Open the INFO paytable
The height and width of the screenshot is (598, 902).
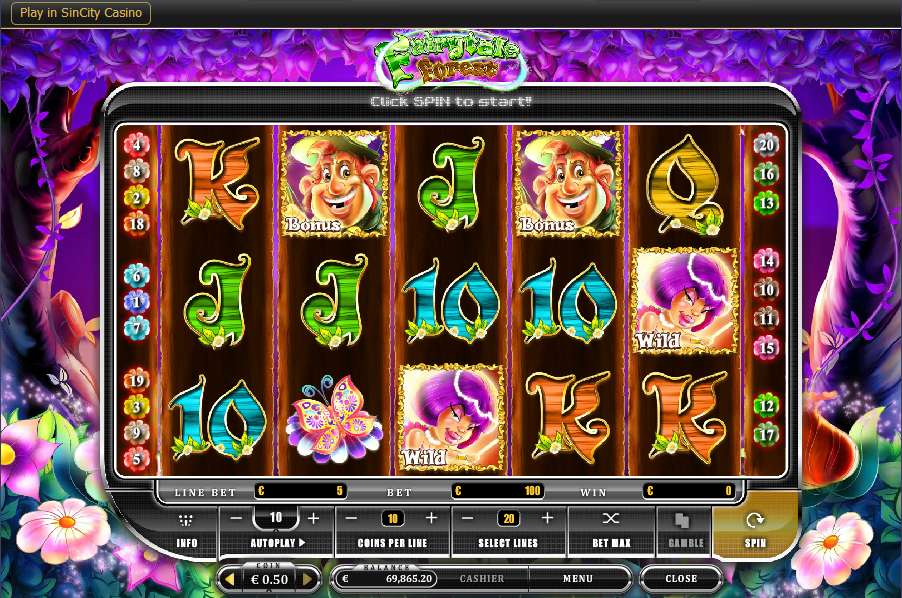tap(186, 529)
